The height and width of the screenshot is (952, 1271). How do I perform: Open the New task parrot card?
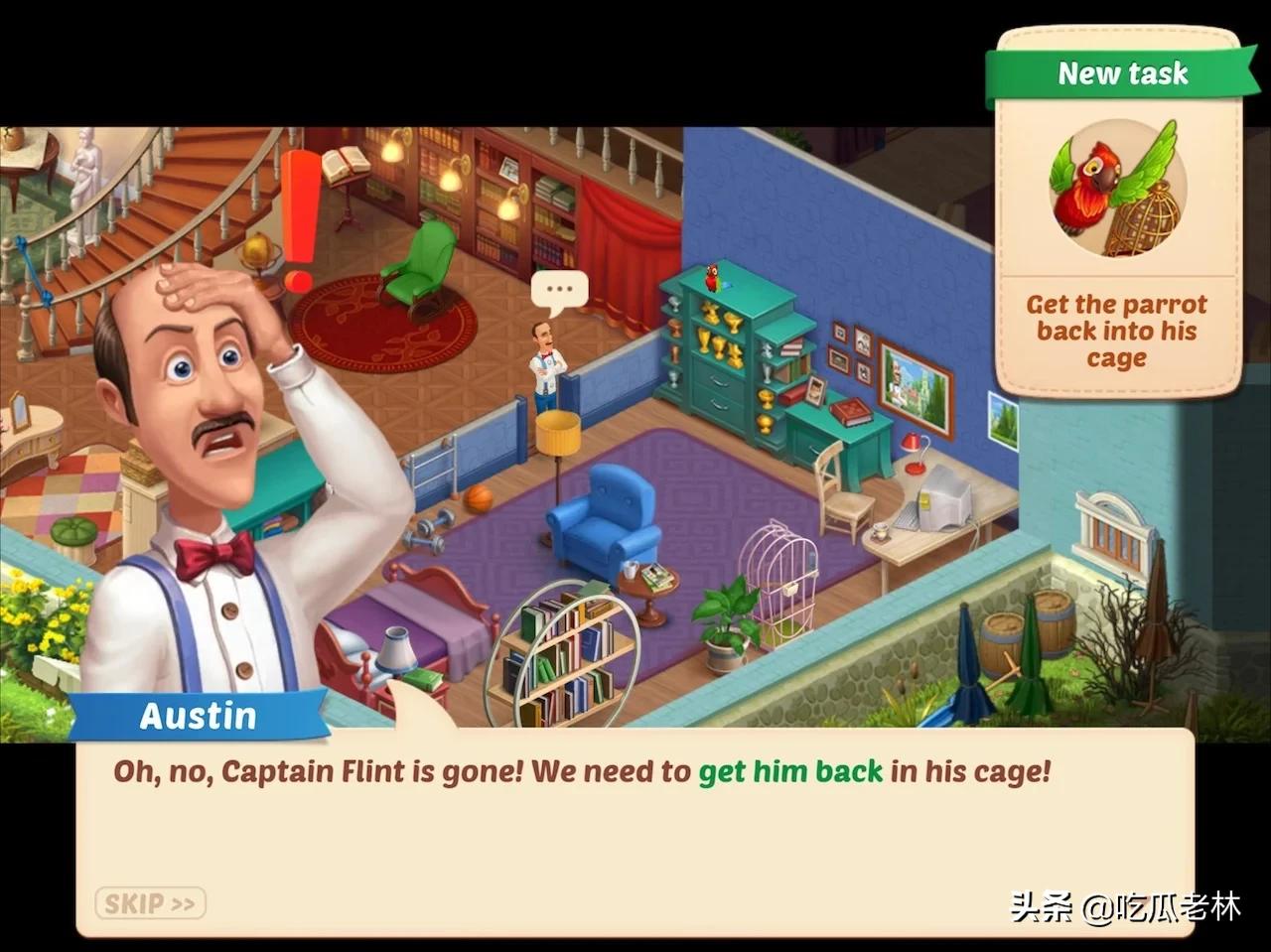point(1117,213)
